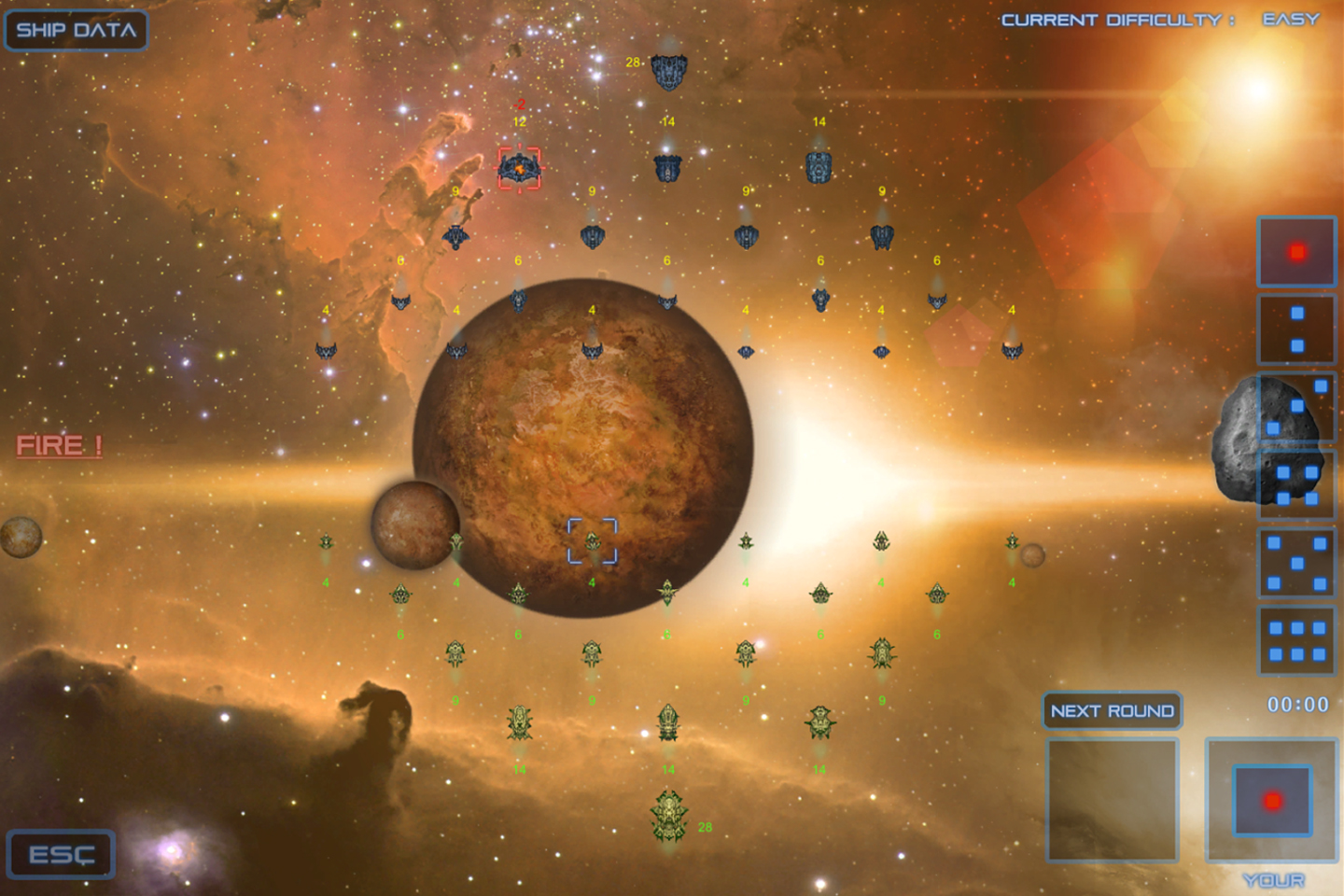Select the enemy ship in red brackets

pos(519,168)
